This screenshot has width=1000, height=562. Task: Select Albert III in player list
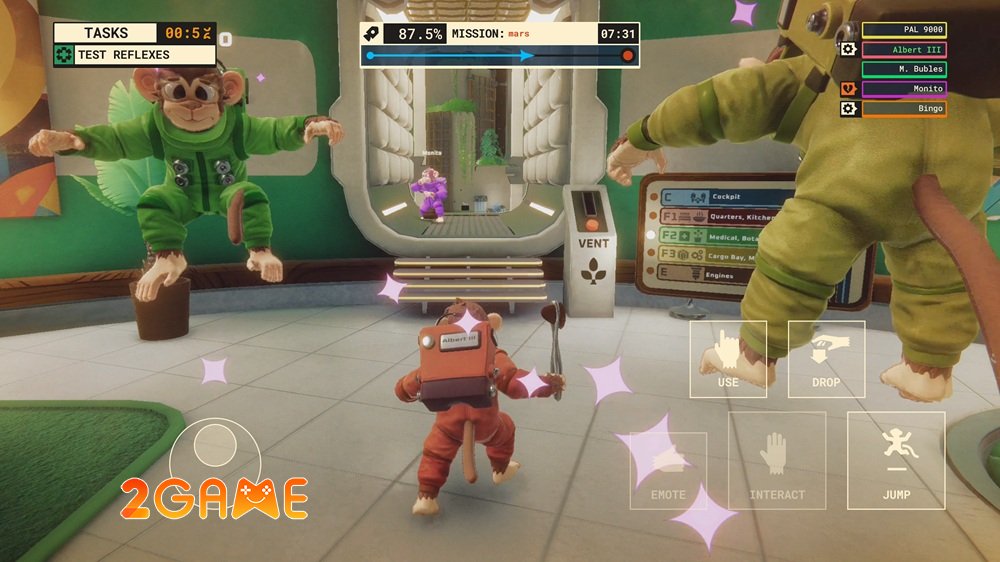click(x=903, y=49)
